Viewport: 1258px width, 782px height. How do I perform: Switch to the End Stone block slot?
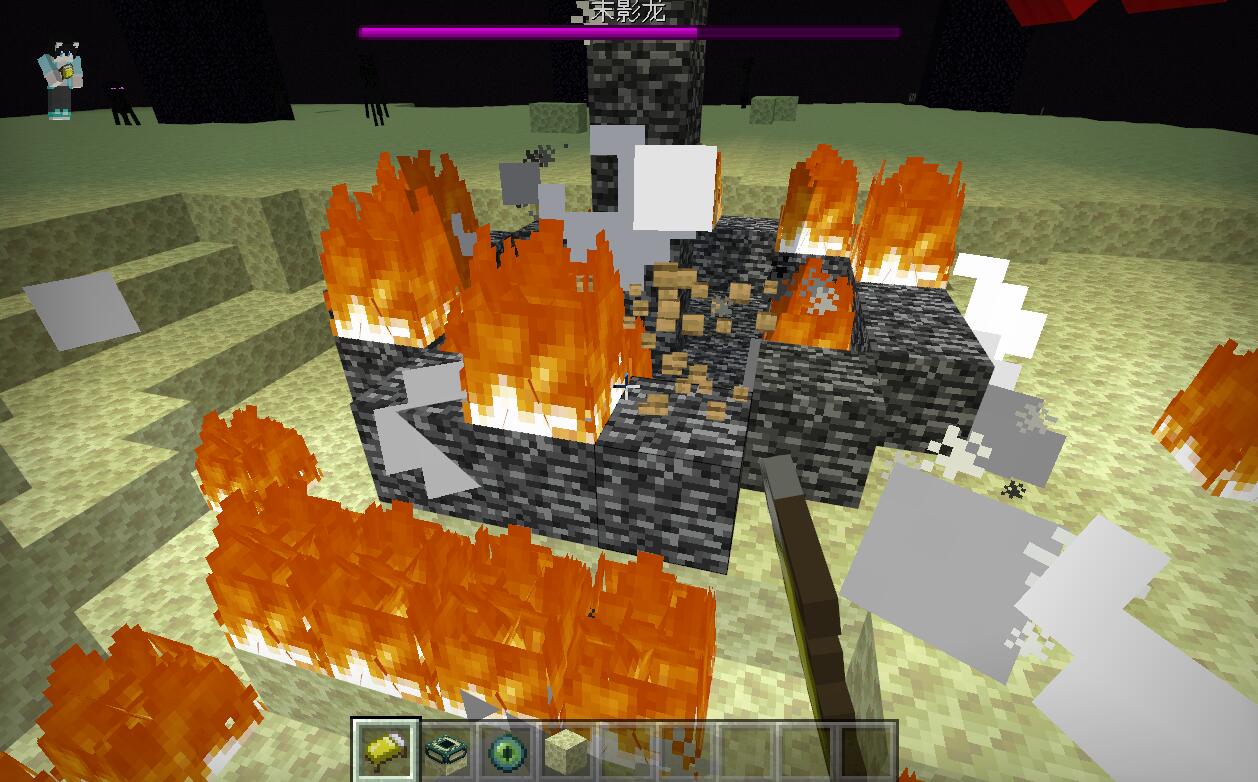pos(567,749)
